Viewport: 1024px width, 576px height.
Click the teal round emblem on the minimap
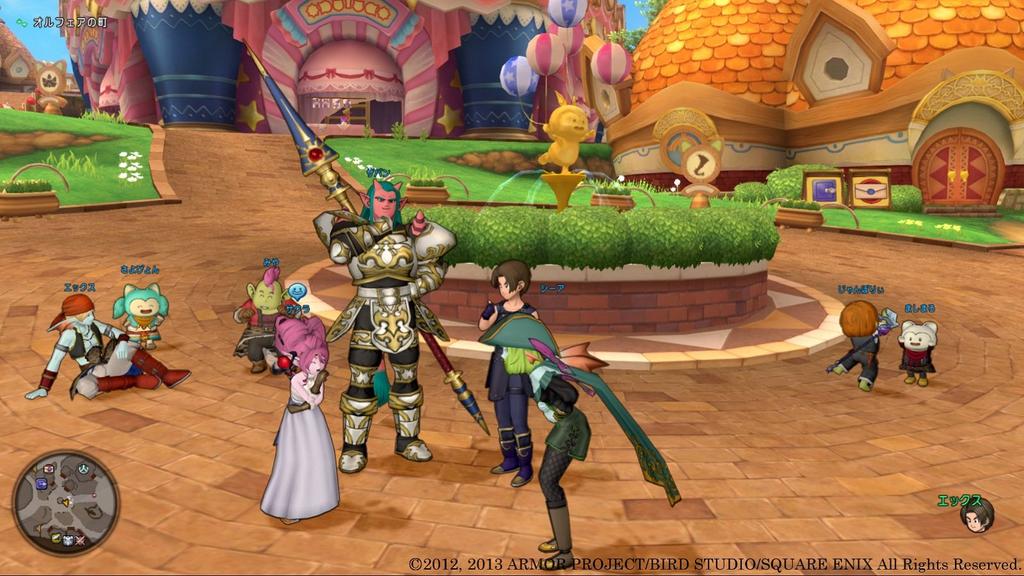(x=83, y=469)
